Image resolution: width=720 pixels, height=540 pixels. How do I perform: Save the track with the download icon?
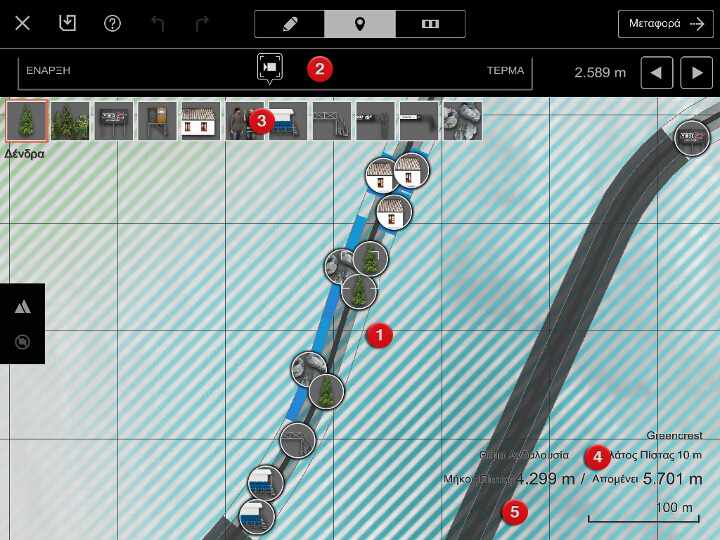[67, 23]
